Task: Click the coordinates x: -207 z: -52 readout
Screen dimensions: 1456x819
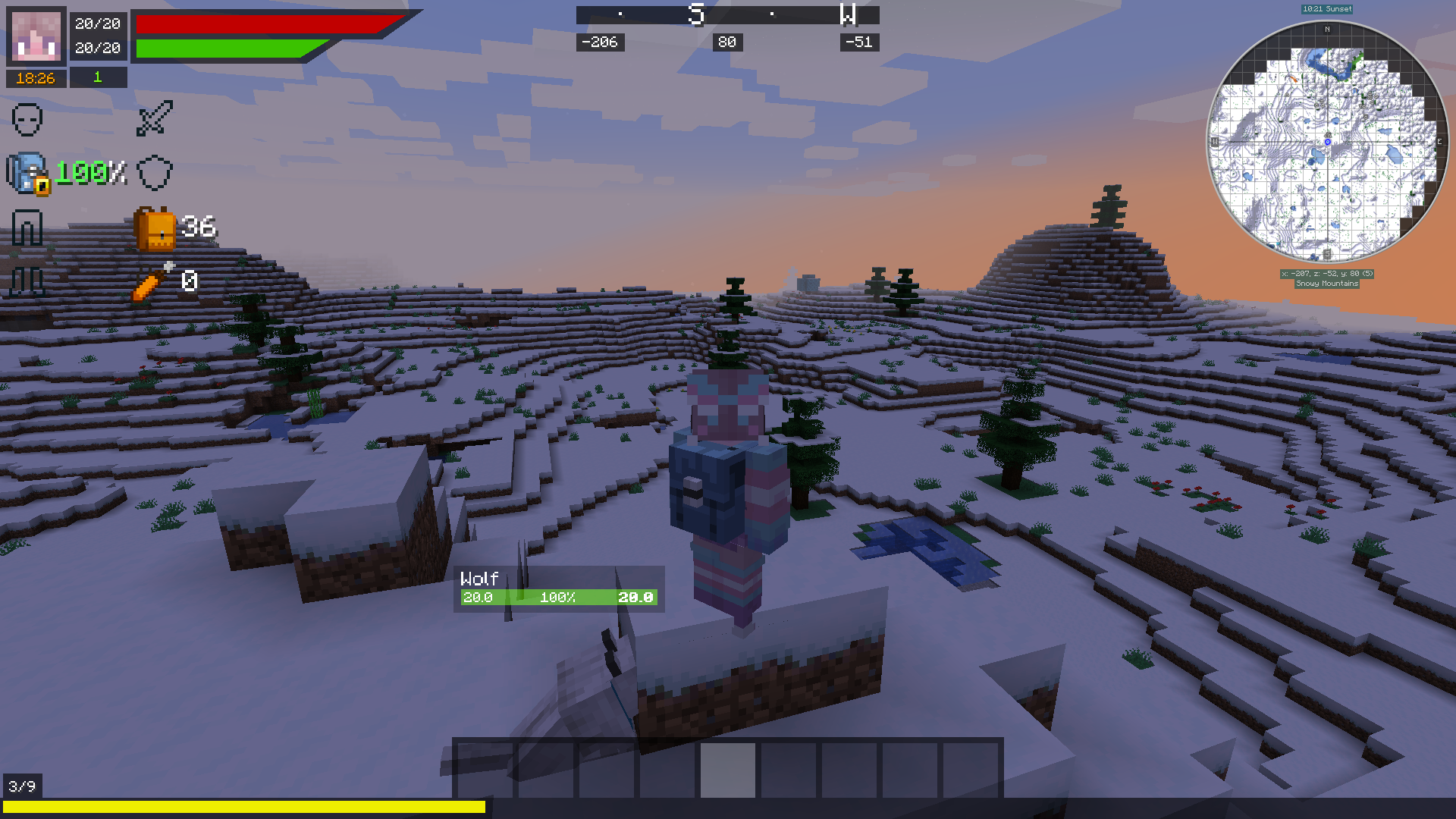Action: (x=1328, y=273)
